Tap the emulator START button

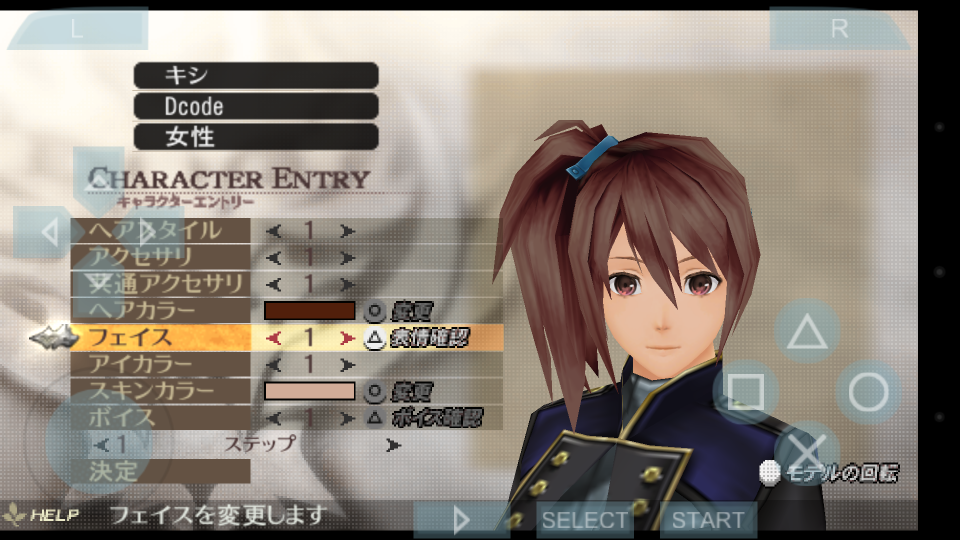coord(708,520)
